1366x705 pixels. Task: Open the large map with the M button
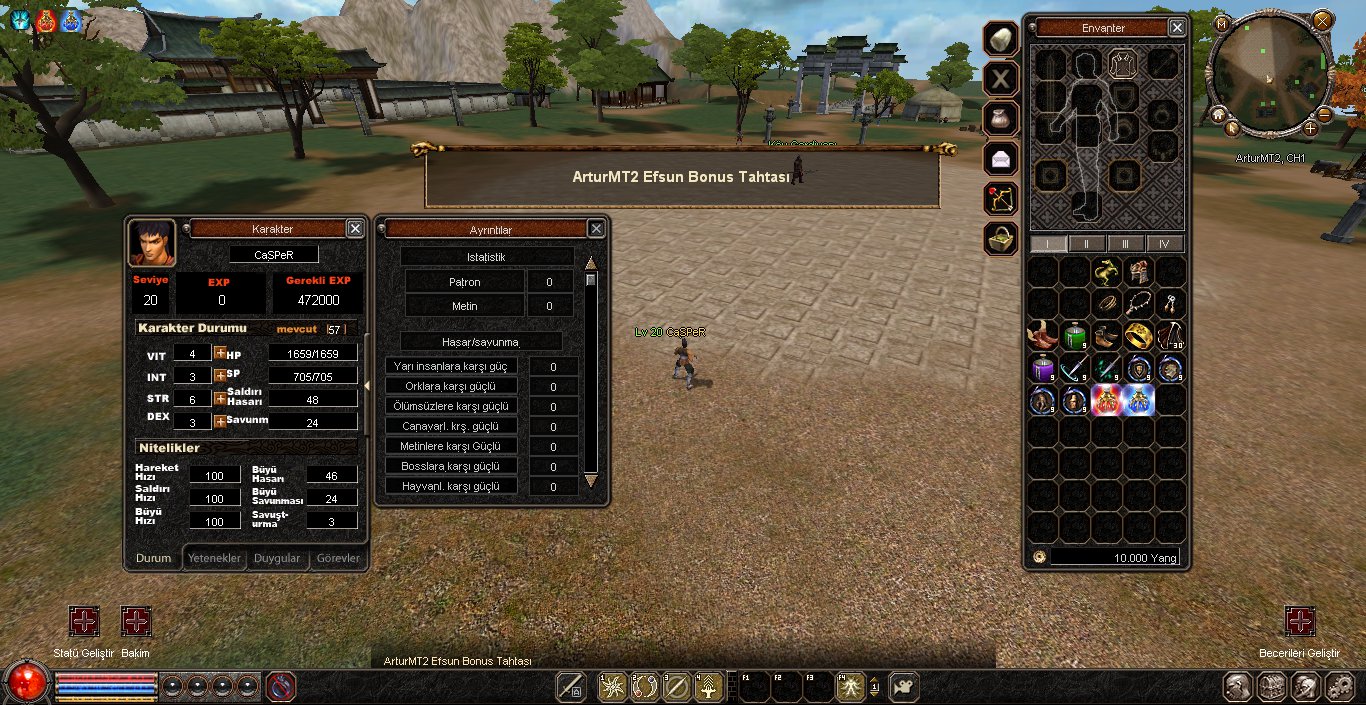coord(1221,23)
